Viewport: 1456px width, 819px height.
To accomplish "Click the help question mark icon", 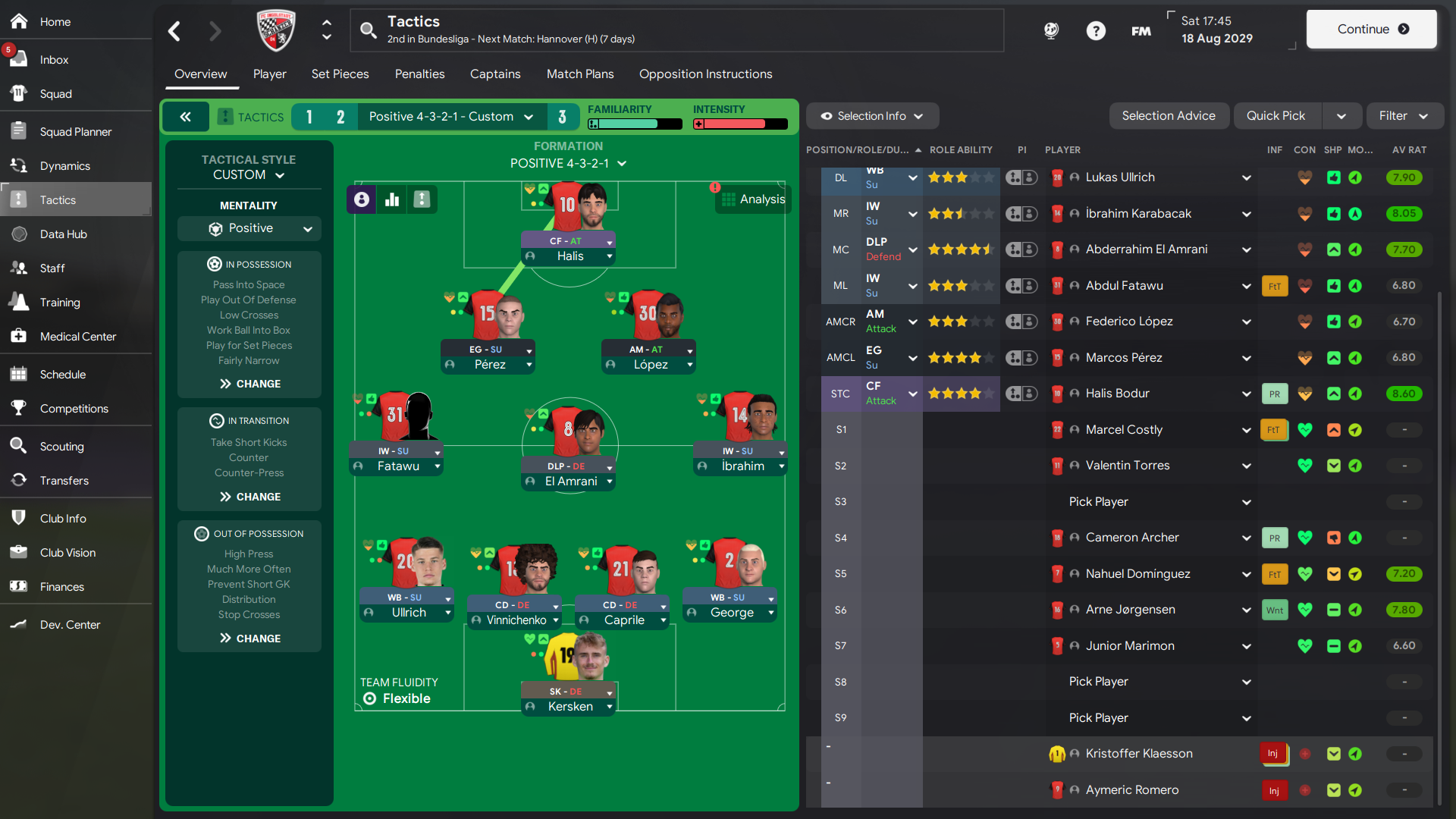I will (x=1097, y=31).
